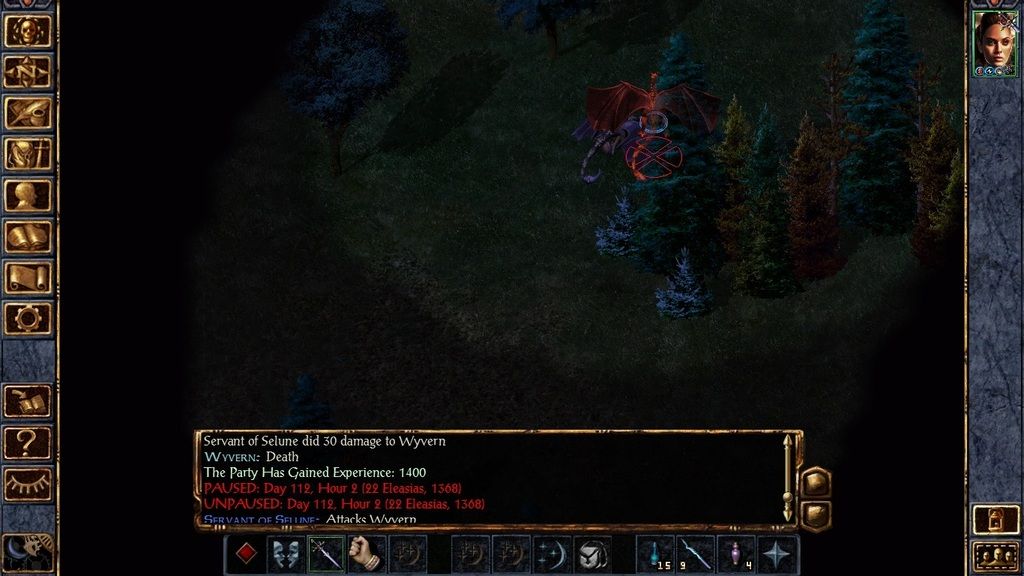Viewport: 1024px width, 576px height.
Task: Select the character portrait
Action: coord(995,43)
